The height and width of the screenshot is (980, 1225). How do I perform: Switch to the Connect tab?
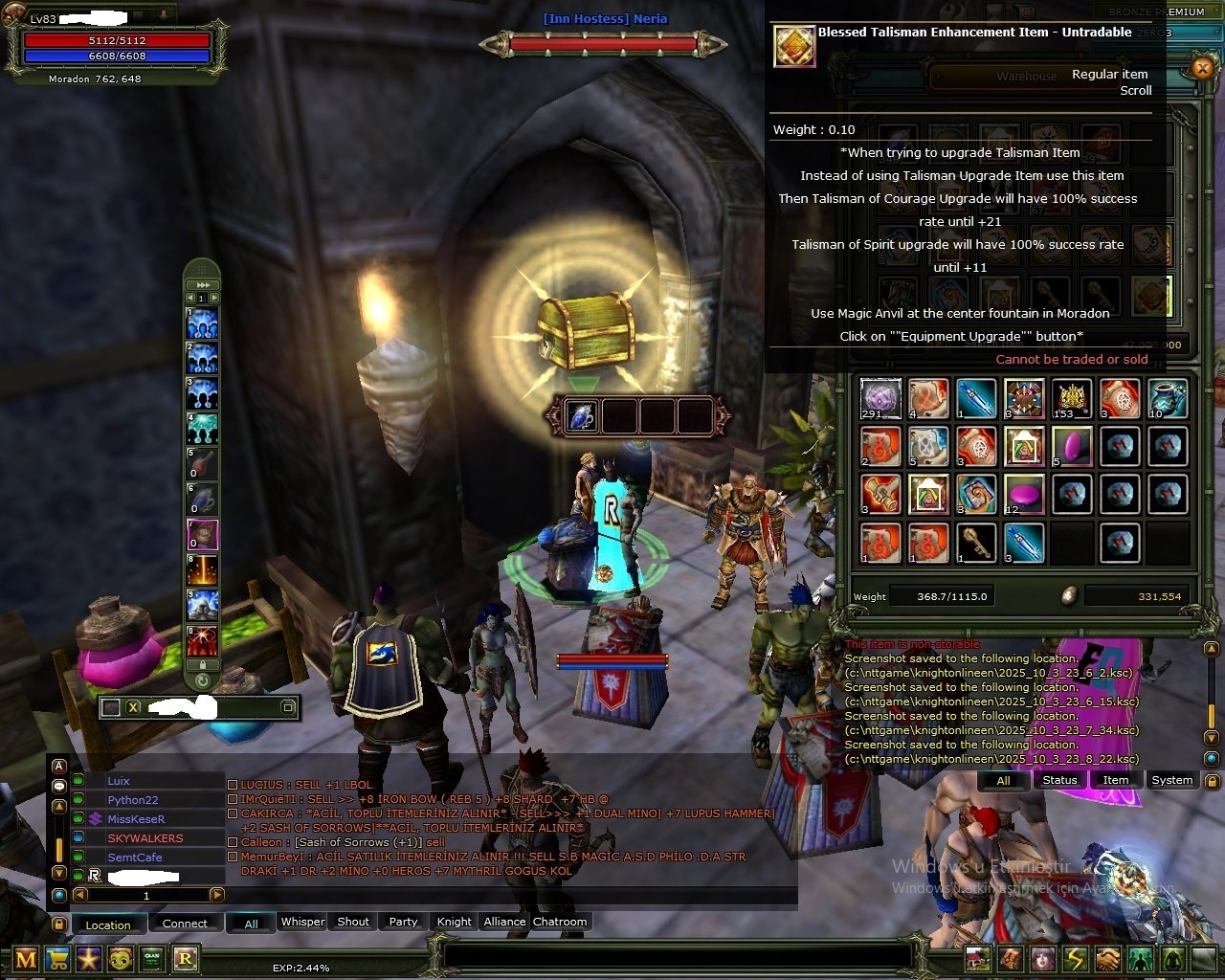point(185,924)
